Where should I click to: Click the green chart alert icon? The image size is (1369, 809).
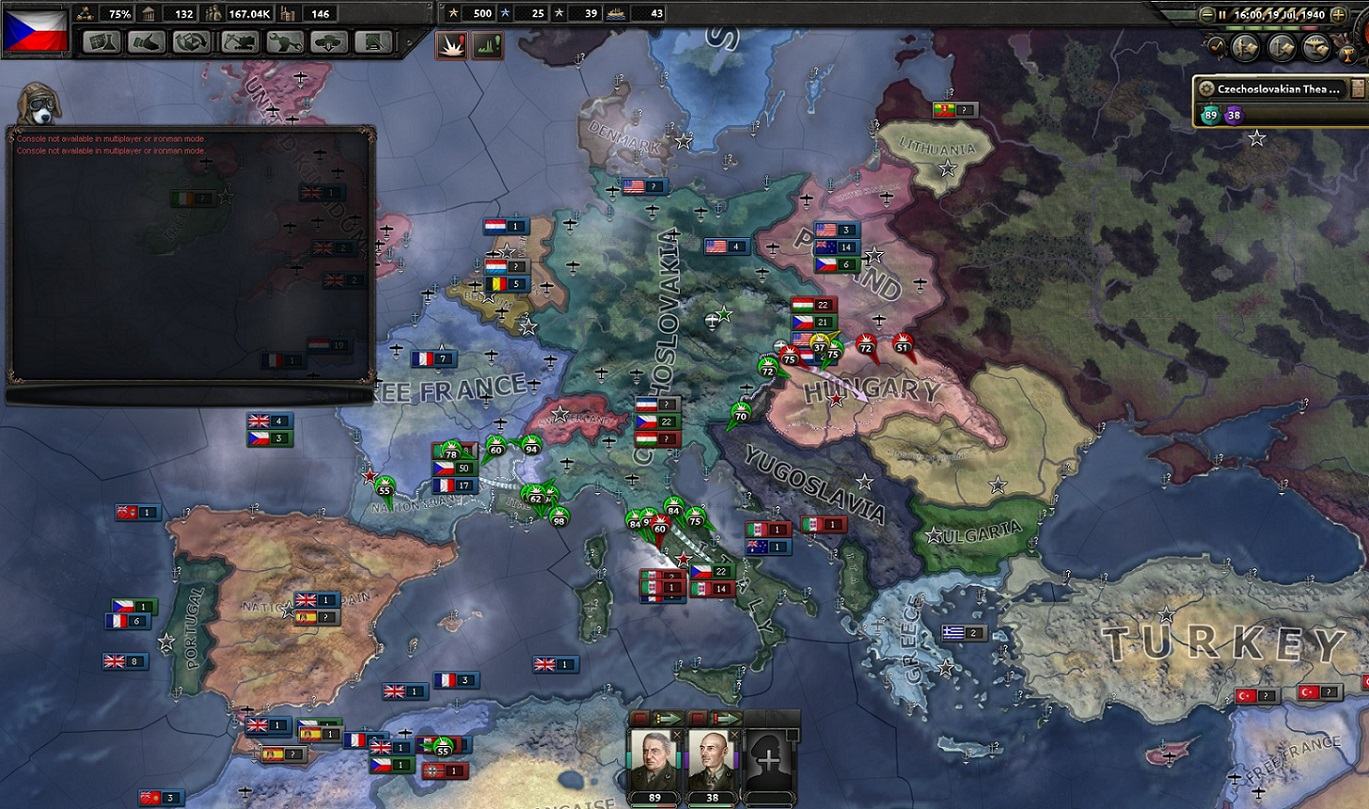[487, 45]
